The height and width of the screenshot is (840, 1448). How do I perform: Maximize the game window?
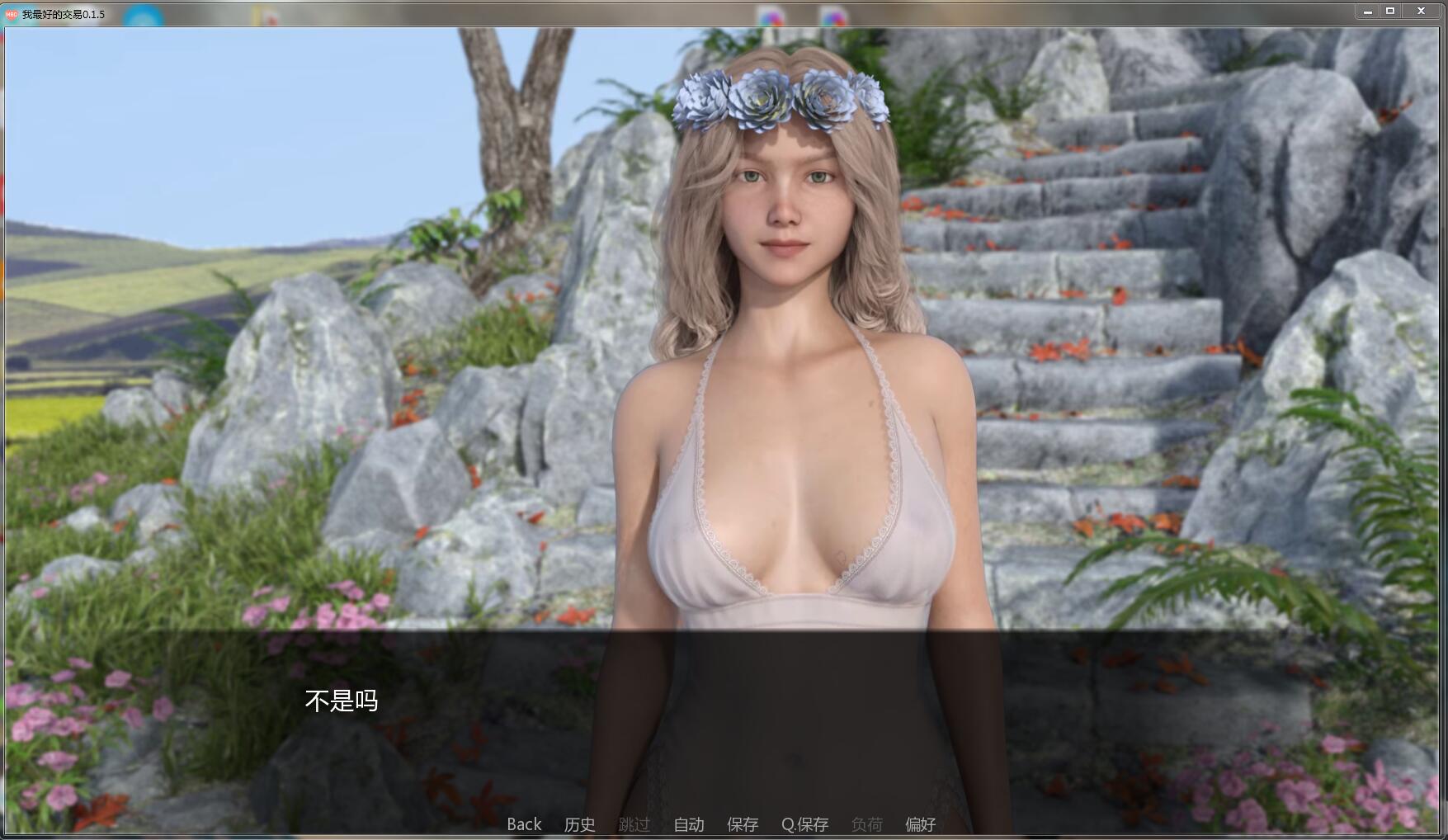(1392, 11)
